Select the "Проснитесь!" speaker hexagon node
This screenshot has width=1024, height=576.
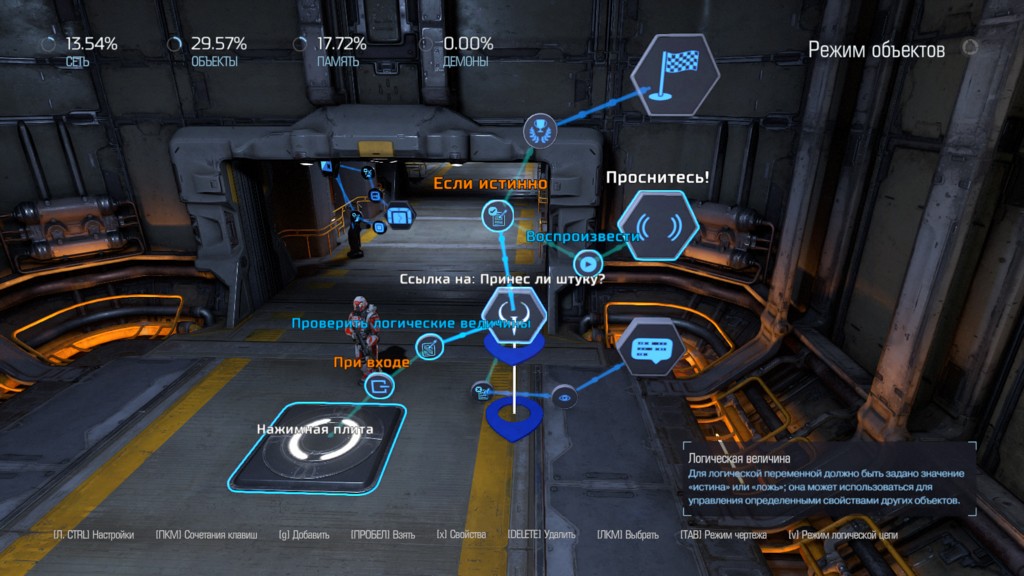(657, 225)
